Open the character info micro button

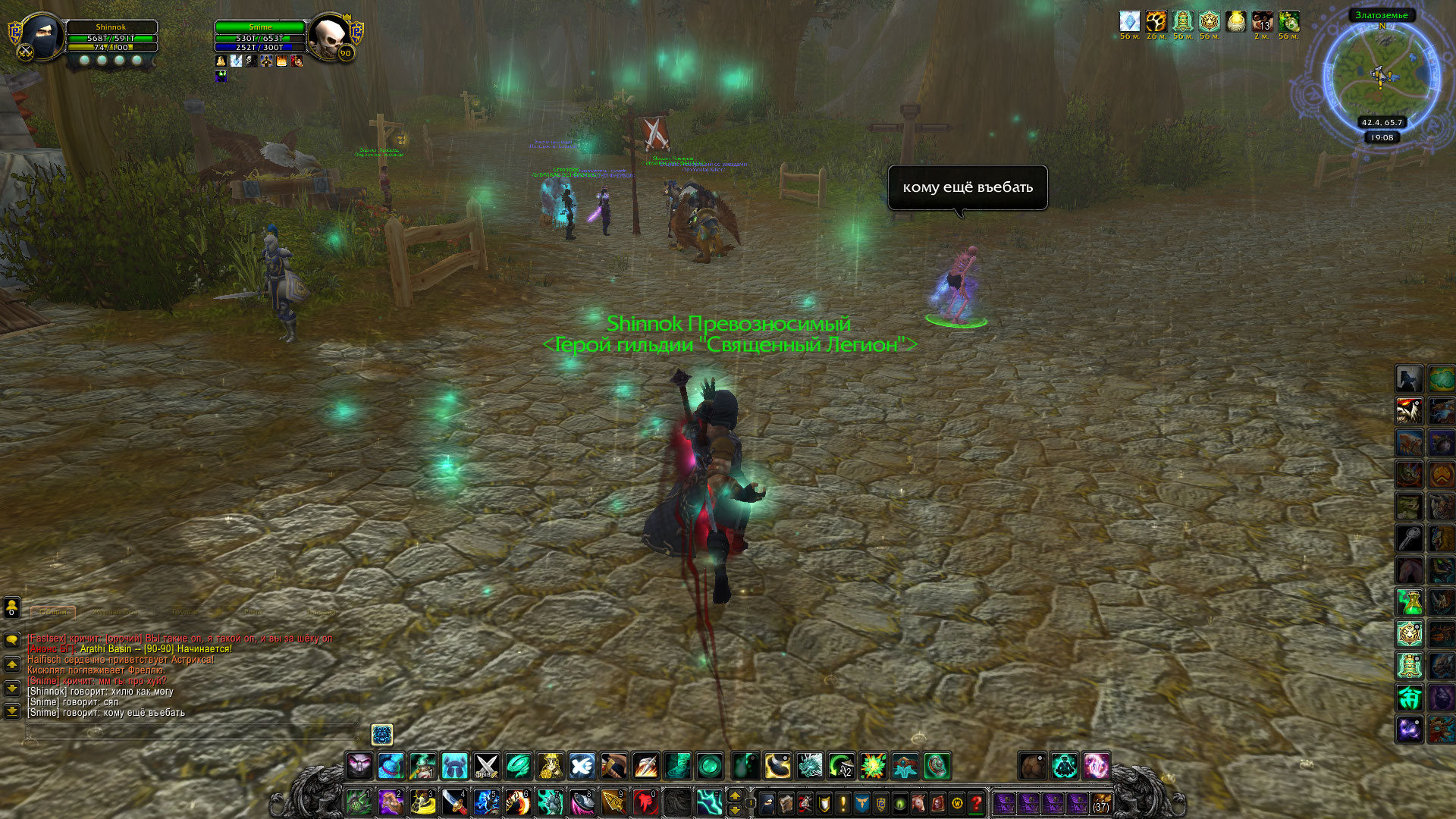[x=767, y=802]
